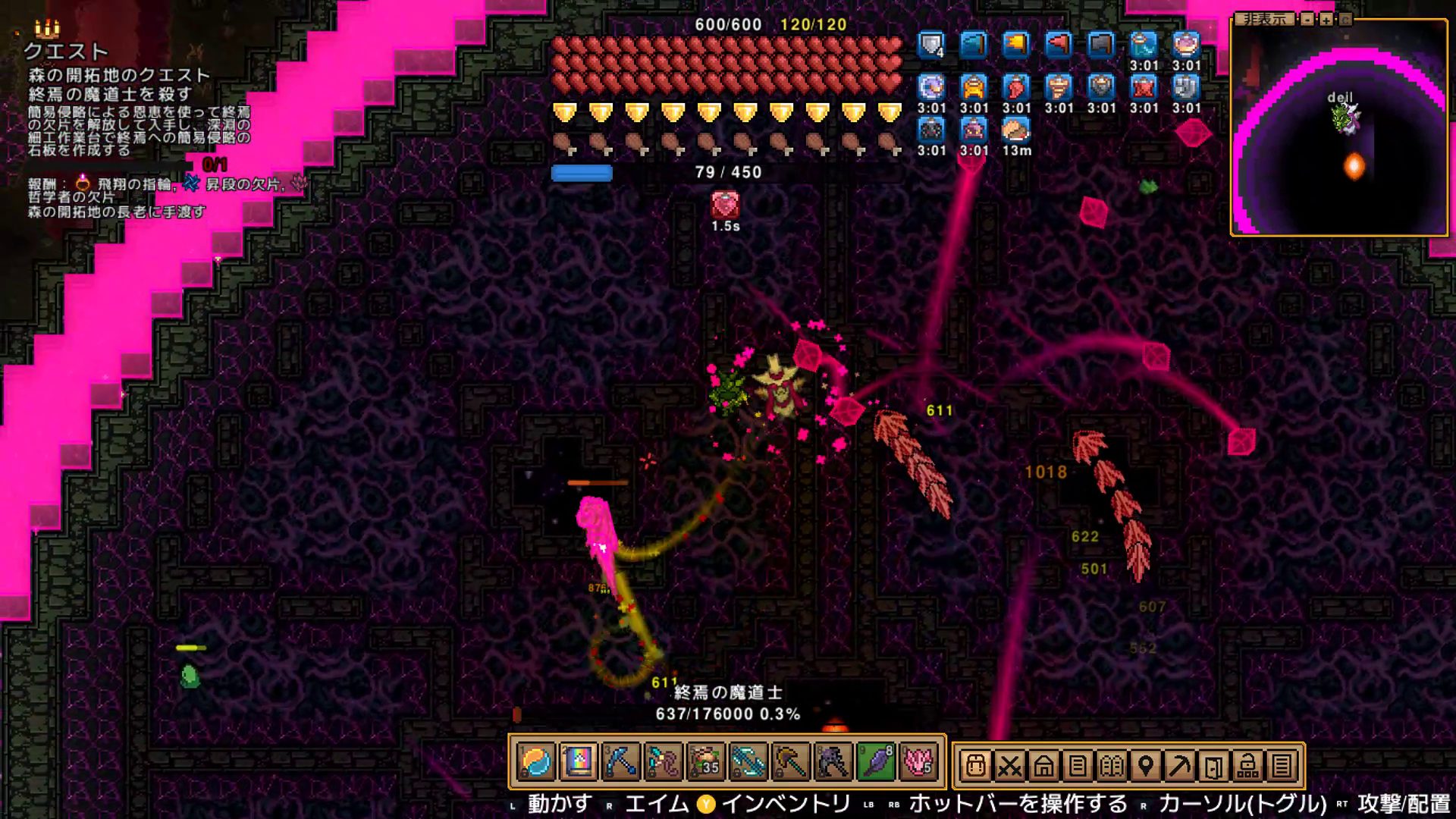This screenshot has height=819, width=1456.
Task: Toggle the padlock hotbar lock button
Action: [1247, 766]
